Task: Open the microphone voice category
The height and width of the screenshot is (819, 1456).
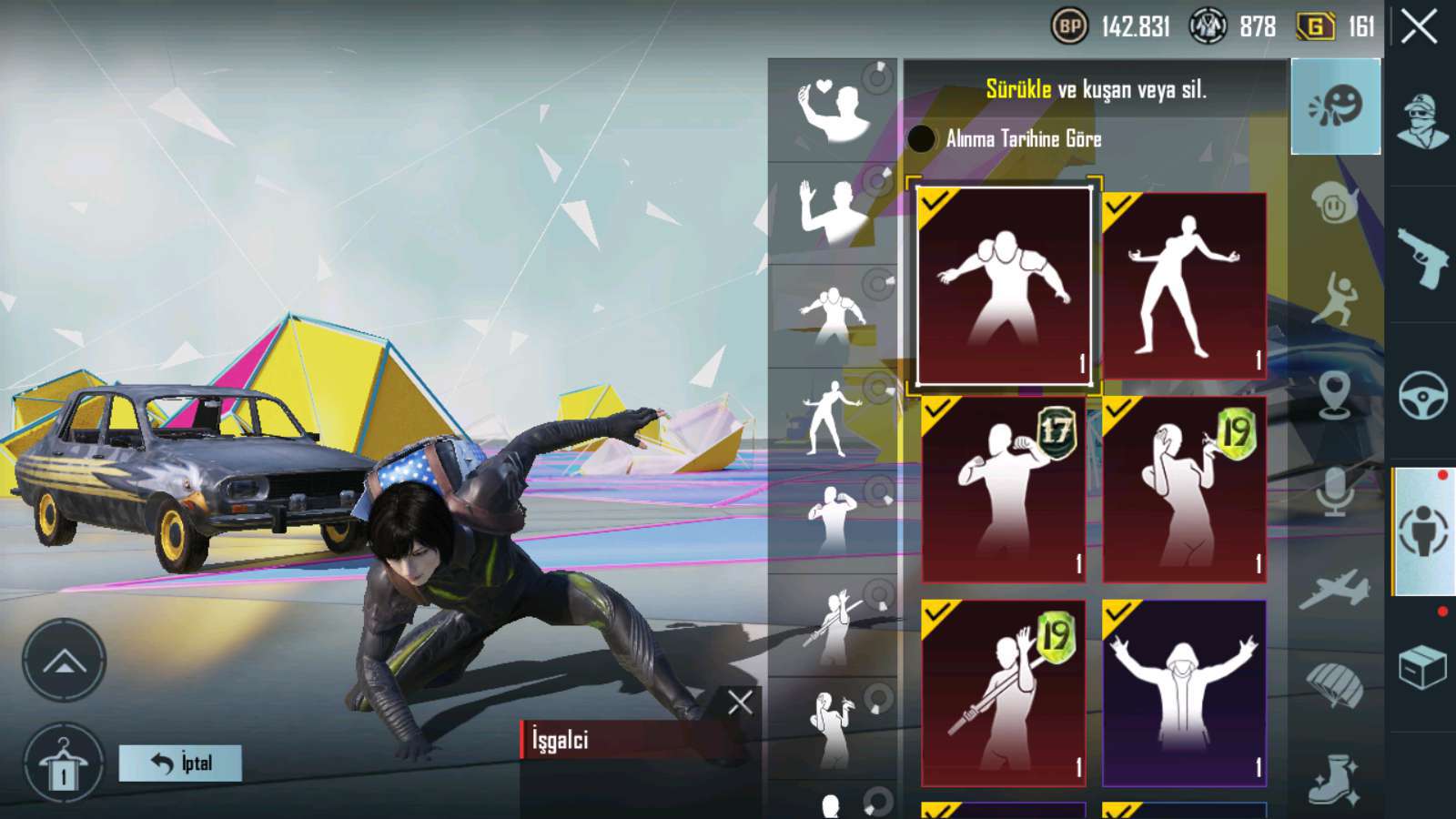Action: pyautogui.click(x=1335, y=491)
